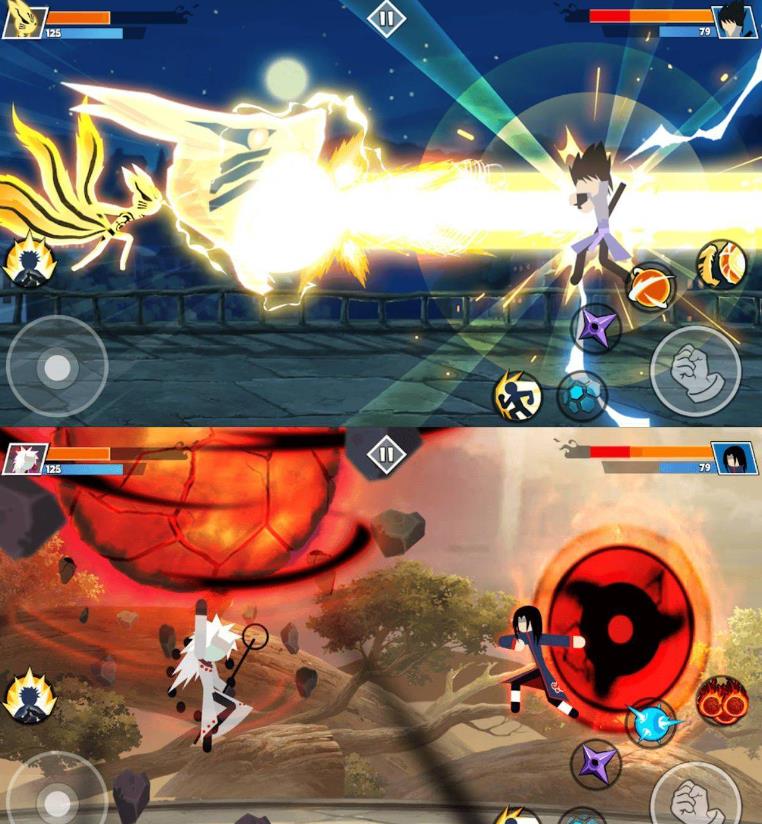Image resolution: width=762 pixels, height=824 pixels.
Task: Activate the blue hexagon shield in night arena
Action: coord(581,395)
